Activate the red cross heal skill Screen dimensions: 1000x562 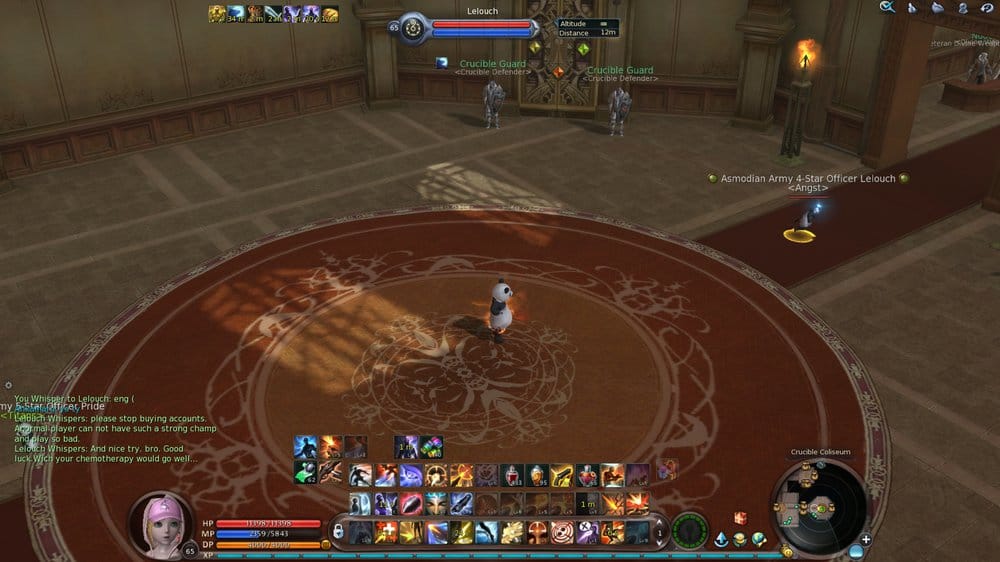click(x=385, y=532)
